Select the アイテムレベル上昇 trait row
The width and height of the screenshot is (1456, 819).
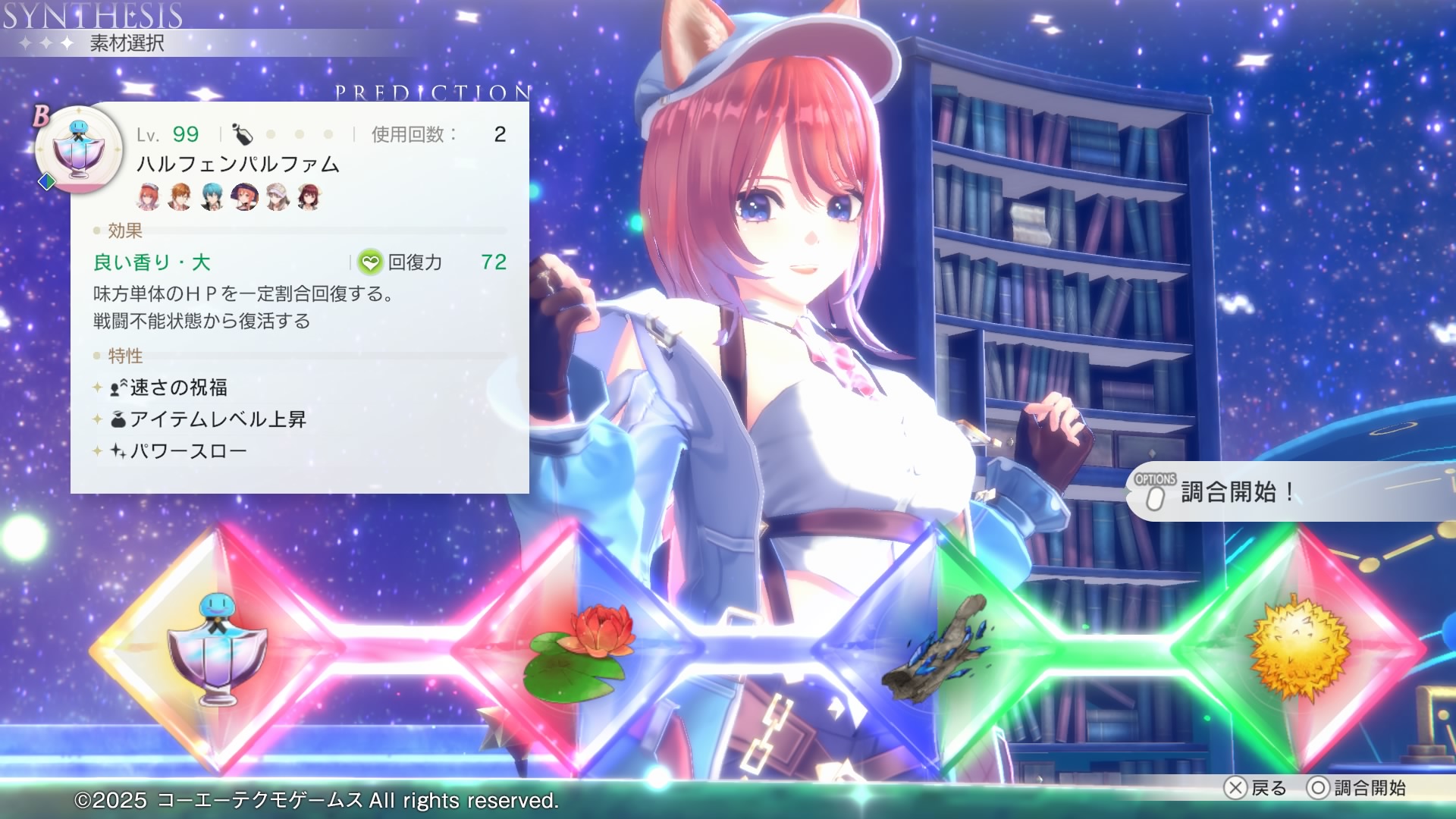(x=218, y=419)
